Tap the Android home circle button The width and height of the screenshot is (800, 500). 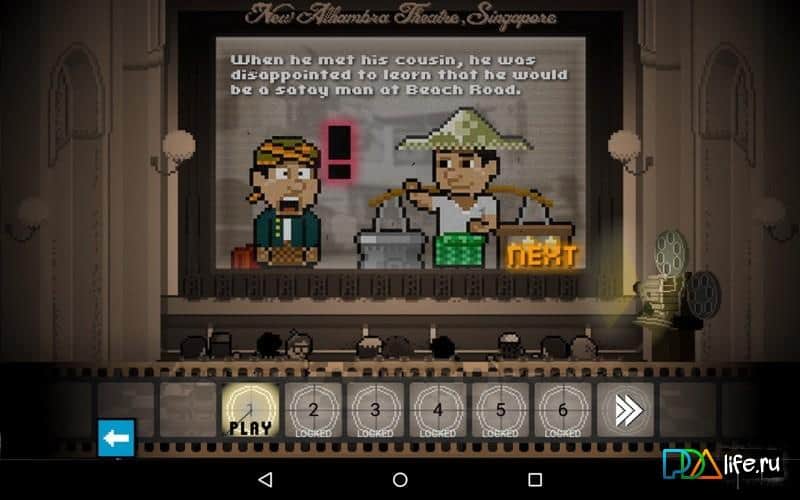tap(400, 480)
